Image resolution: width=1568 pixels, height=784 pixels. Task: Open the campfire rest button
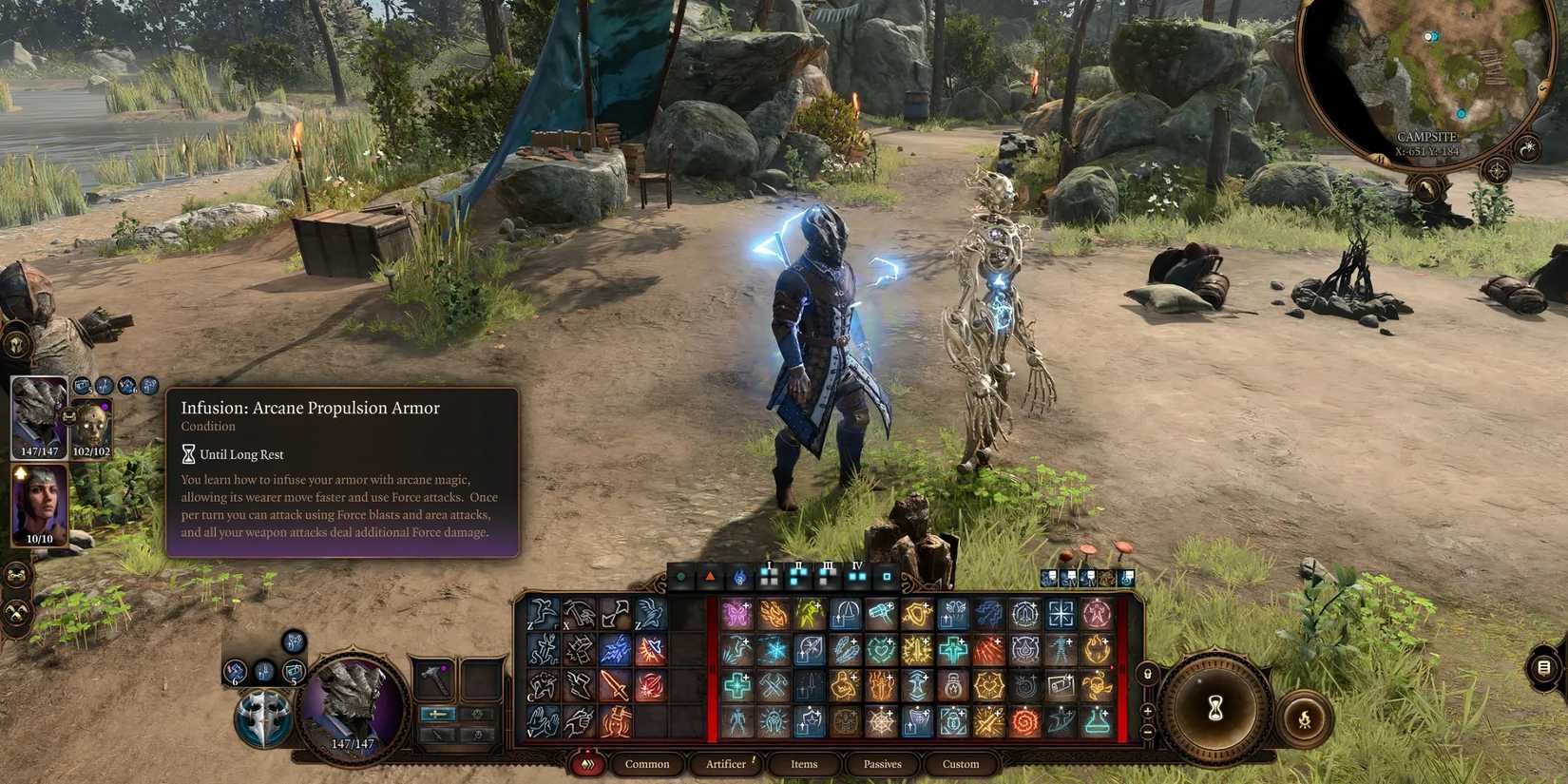click(x=1305, y=717)
